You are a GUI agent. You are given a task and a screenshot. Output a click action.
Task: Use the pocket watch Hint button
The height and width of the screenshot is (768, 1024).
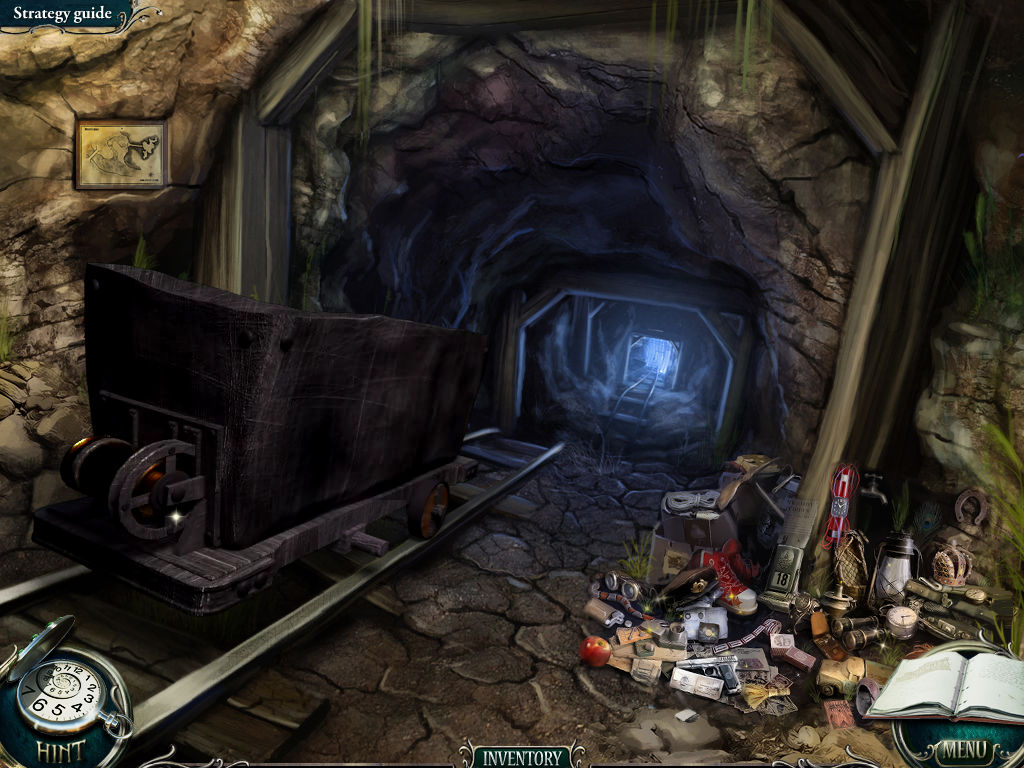pos(62,697)
